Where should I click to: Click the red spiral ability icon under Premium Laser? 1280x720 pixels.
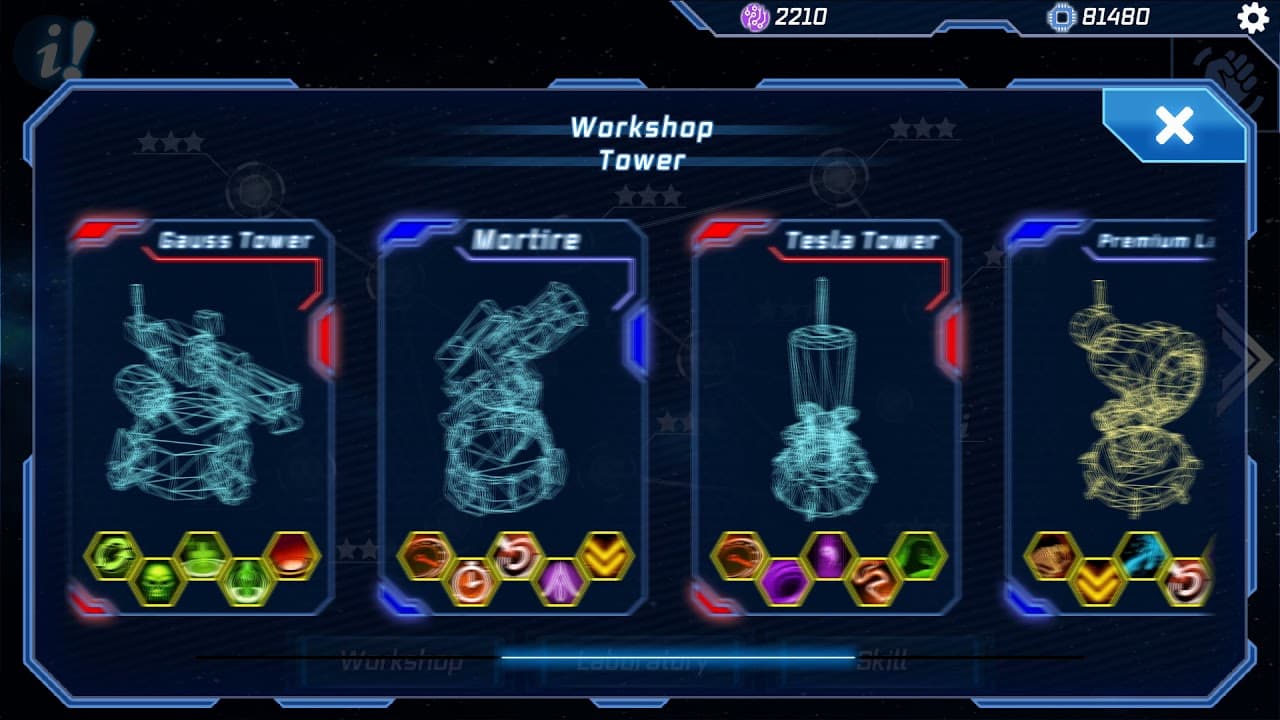click(1185, 581)
